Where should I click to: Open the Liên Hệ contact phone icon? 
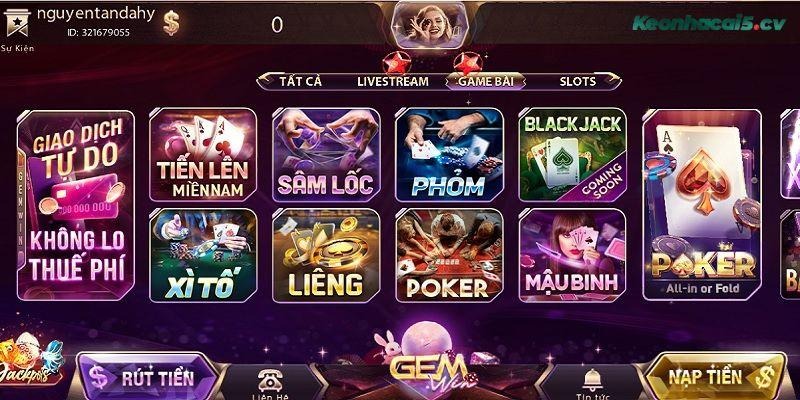pos(270,380)
